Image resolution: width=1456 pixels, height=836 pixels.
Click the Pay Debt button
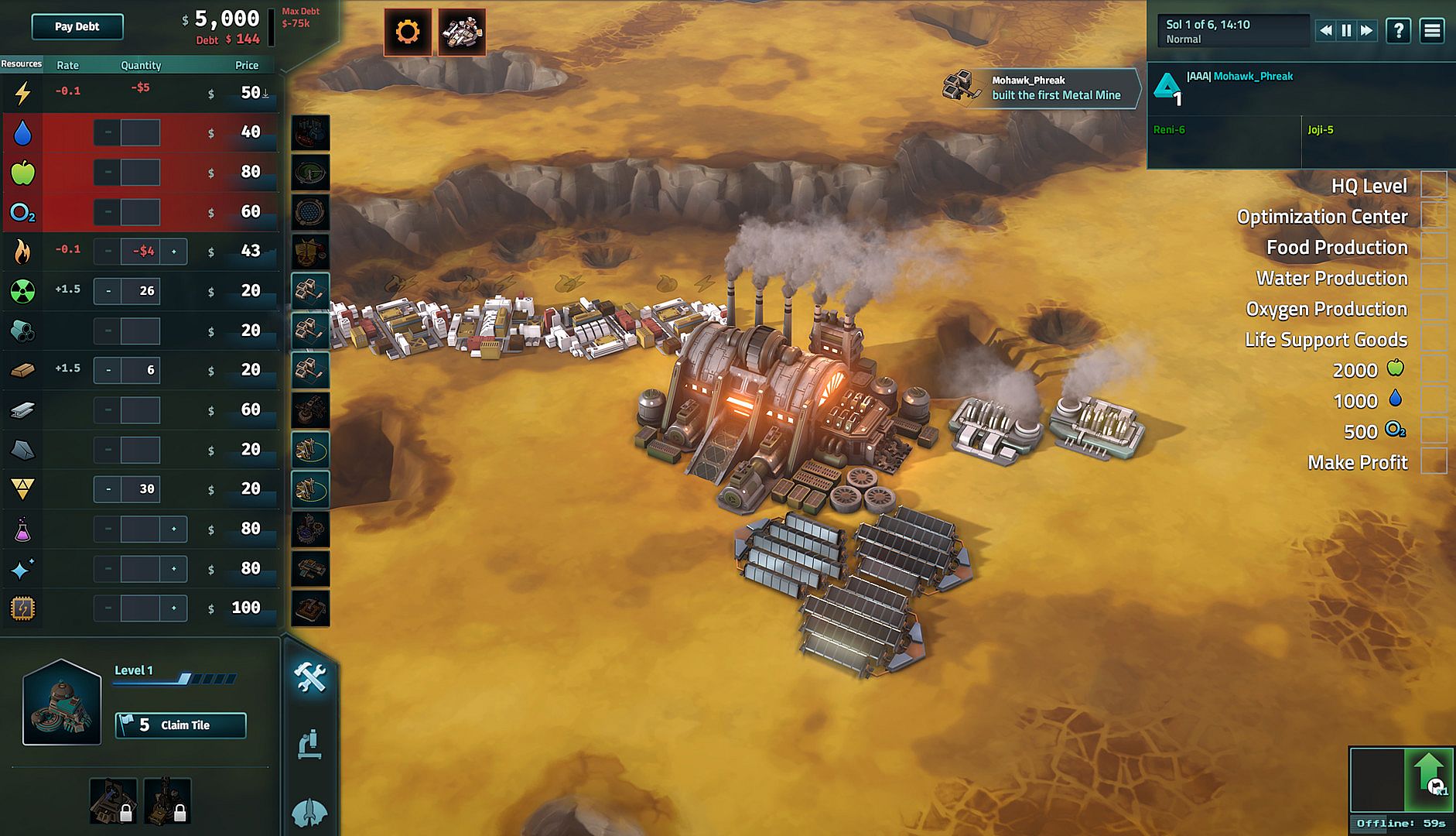click(x=77, y=26)
